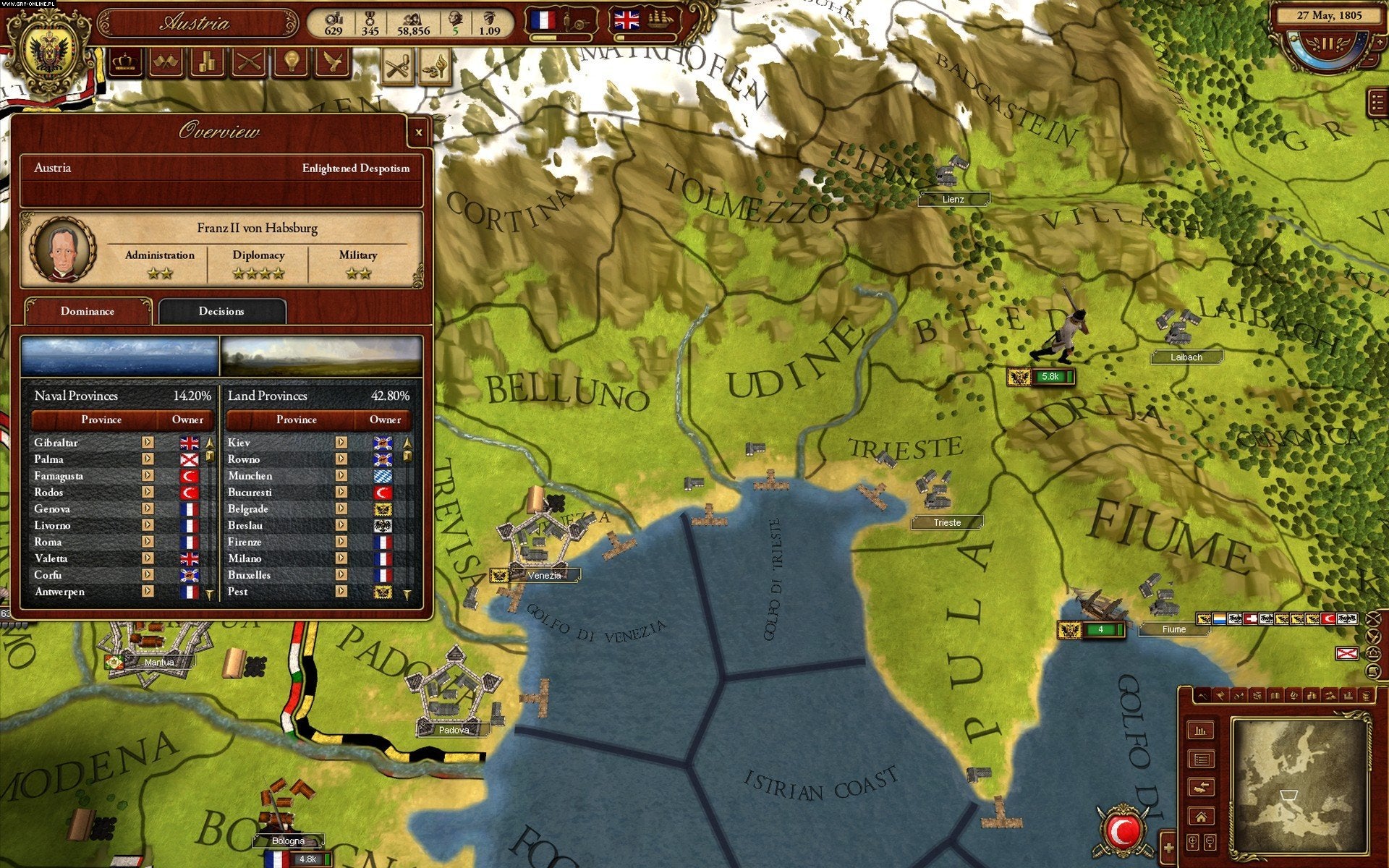
Task: Open the coin stacks economy icon
Action: (207, 63)
